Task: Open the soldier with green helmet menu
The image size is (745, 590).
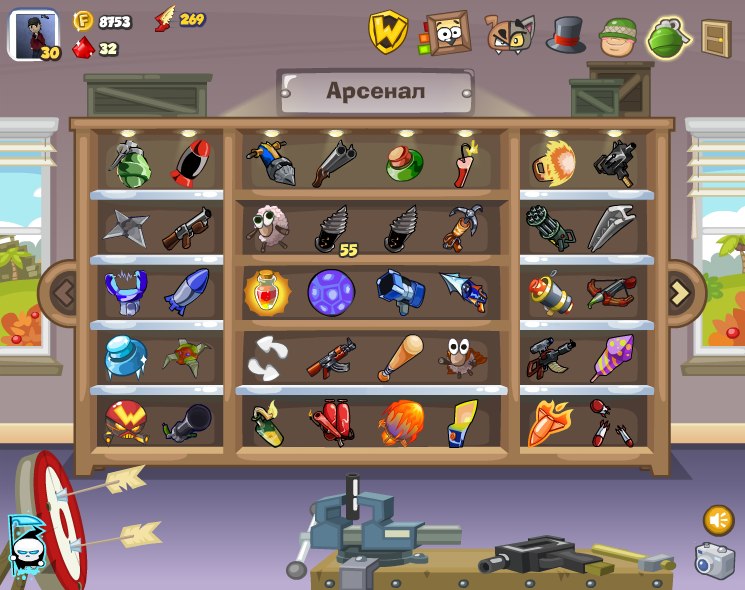Action: [x=618, y=36]
